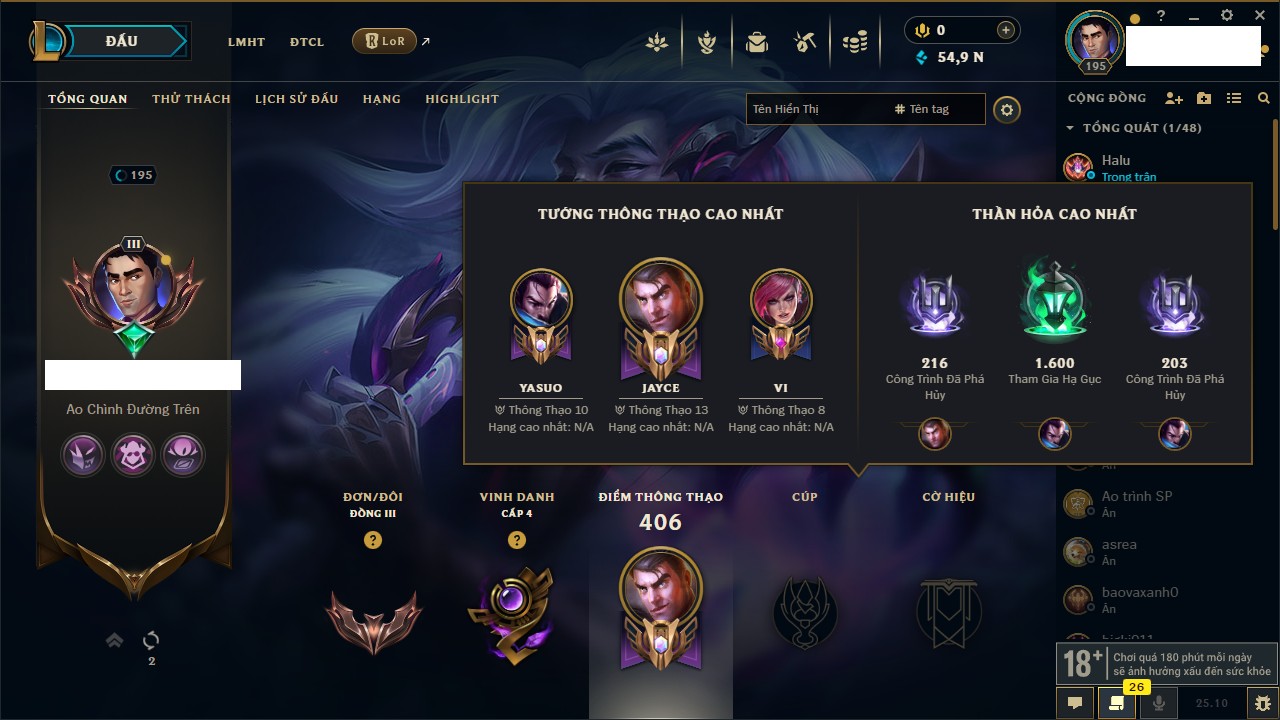Select friend Halu in the list
1280x720 pixels.
pyautogui.click(x=1115, y=160)
